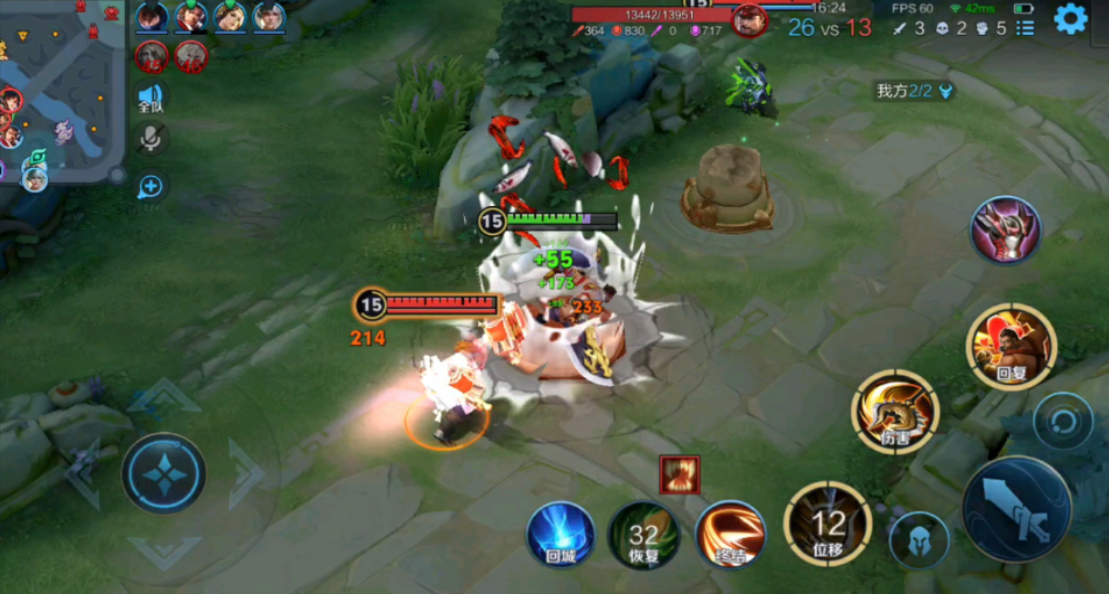This screenshot has width=1109, height=594.
Task: Open the scoreboard list icon
Action: coord(1025,28)
